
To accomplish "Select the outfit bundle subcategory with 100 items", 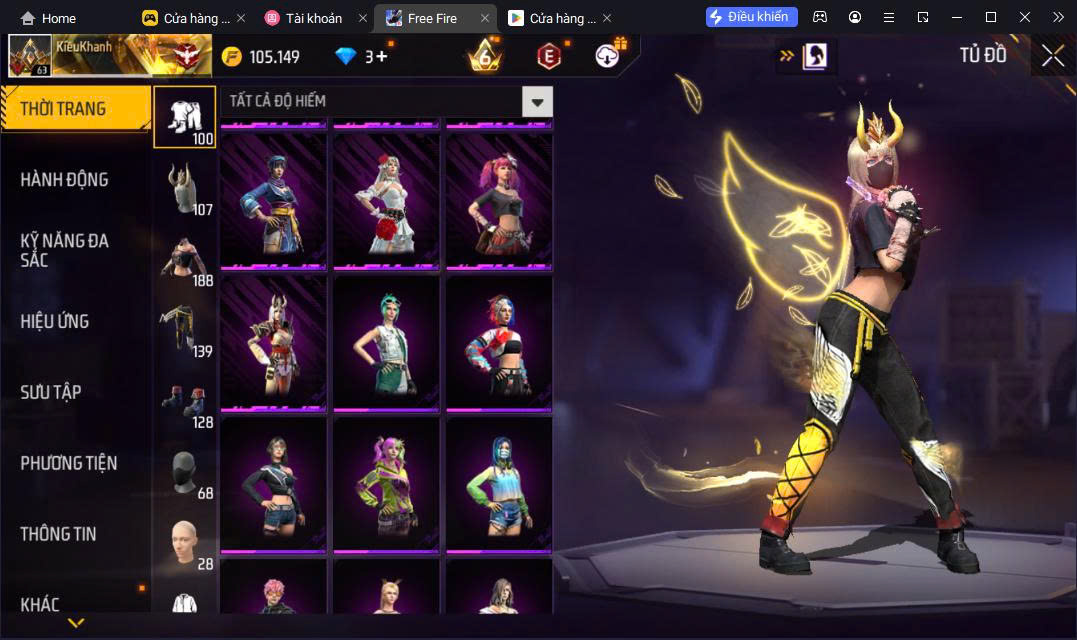I will coord(184,117).
